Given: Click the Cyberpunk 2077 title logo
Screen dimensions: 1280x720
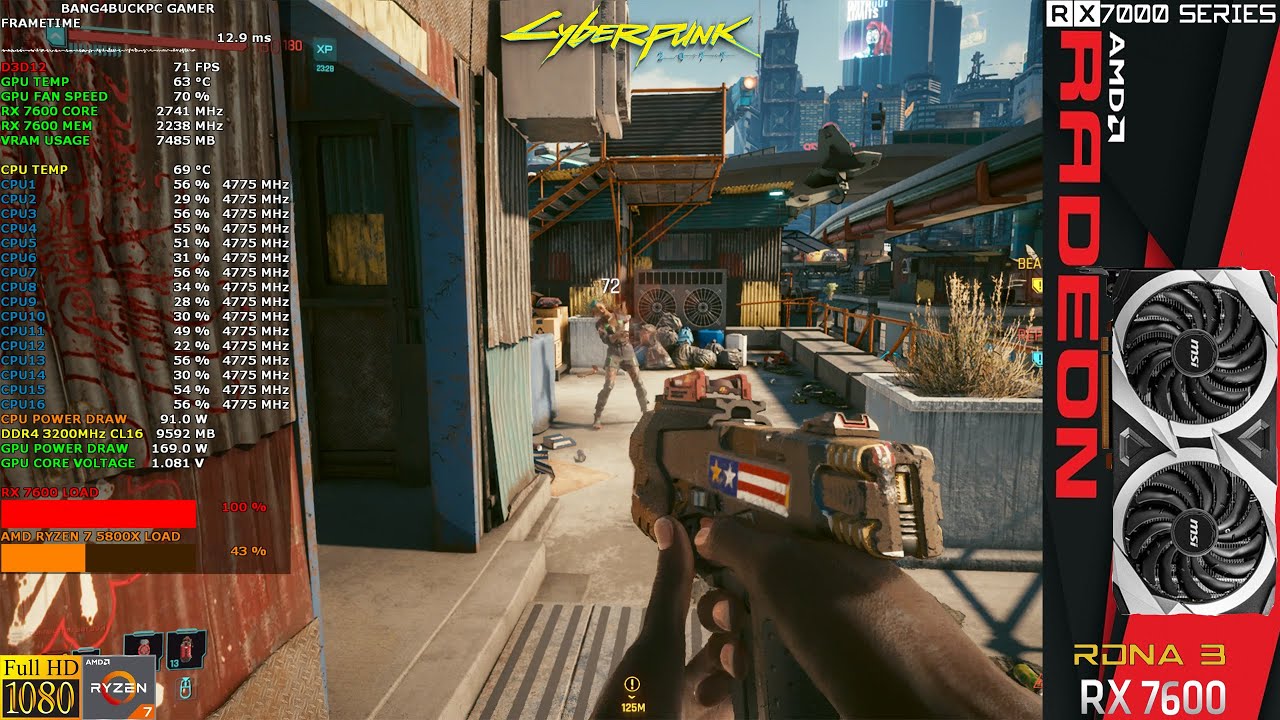Looking at the screenshot, I should [625, 33].
